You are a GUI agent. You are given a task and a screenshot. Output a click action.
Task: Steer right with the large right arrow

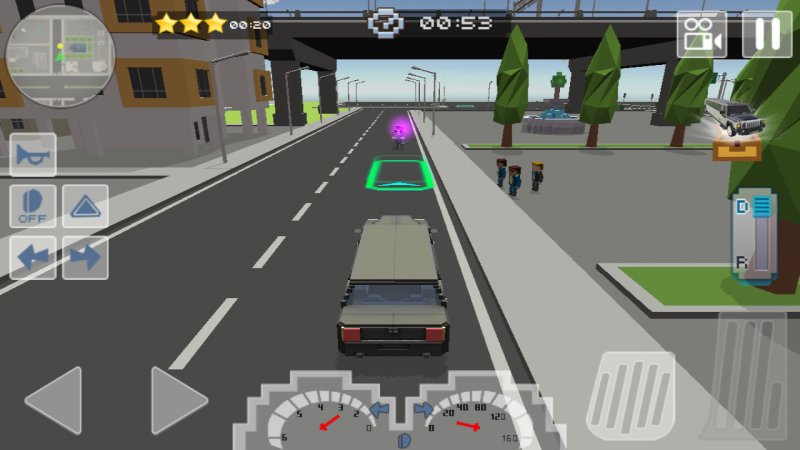click(x=178, y=400)
